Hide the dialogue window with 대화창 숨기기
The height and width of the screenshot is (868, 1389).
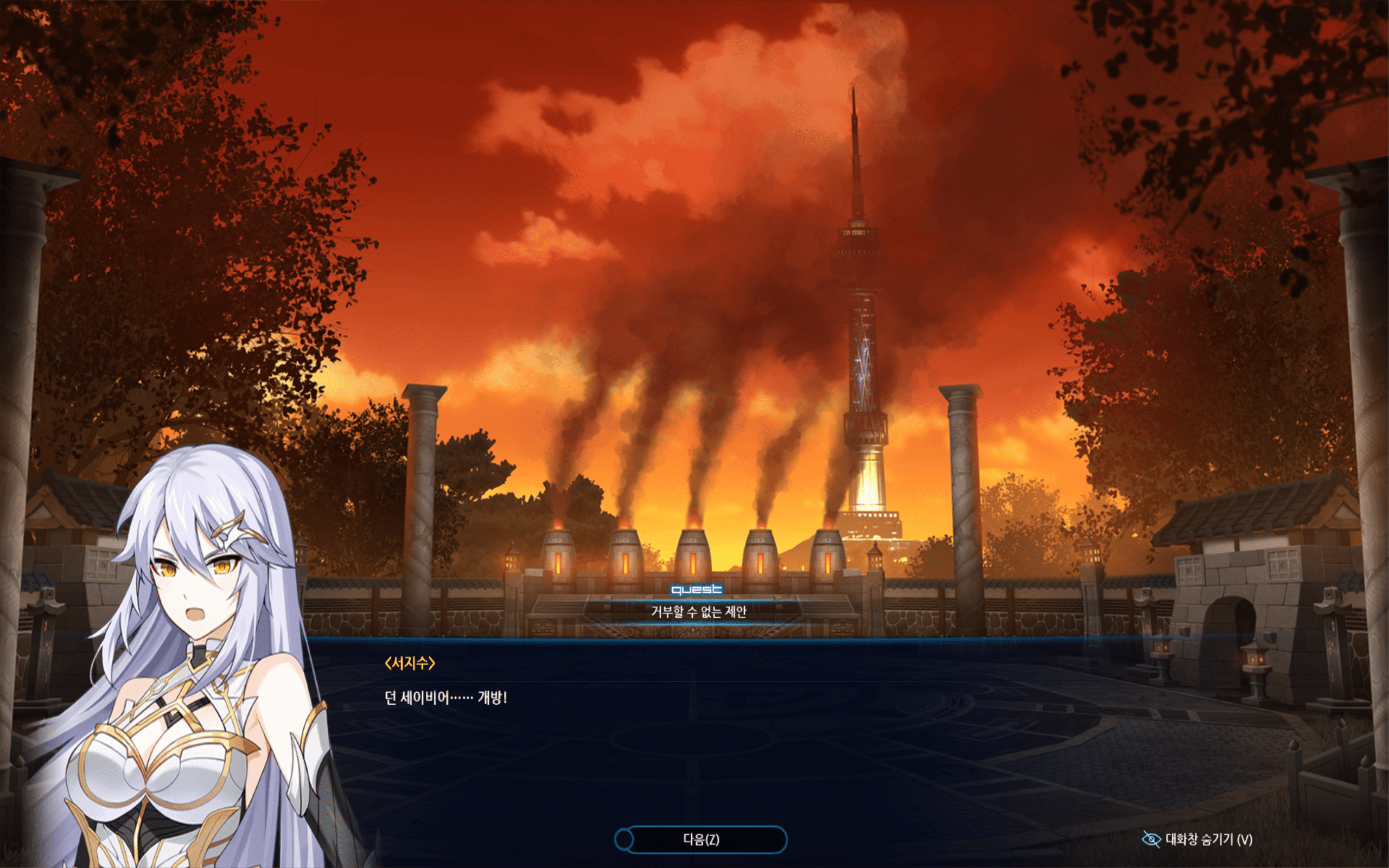(1197, 839)
